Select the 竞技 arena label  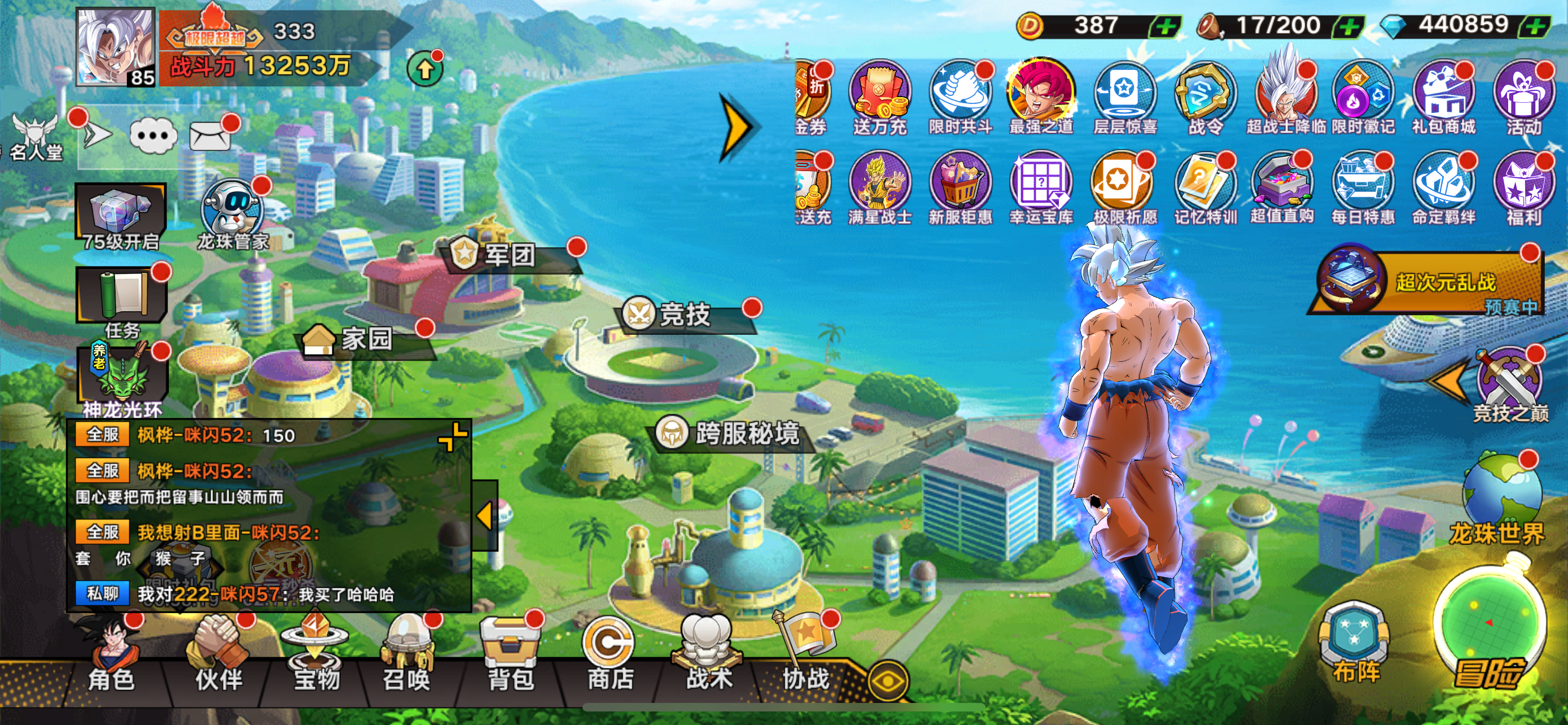coord(685,315)
